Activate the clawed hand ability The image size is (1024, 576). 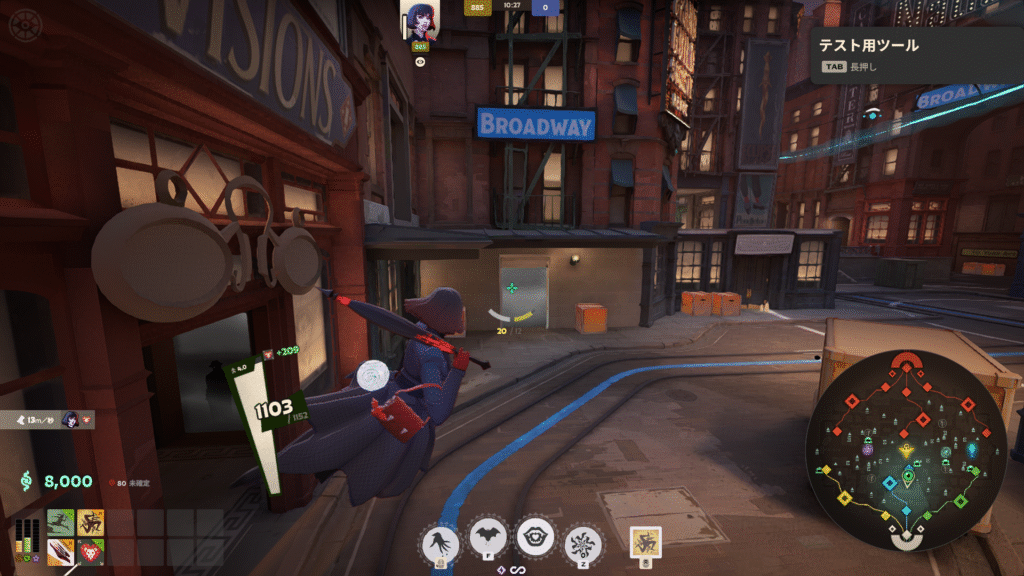(x=441, y=542)
